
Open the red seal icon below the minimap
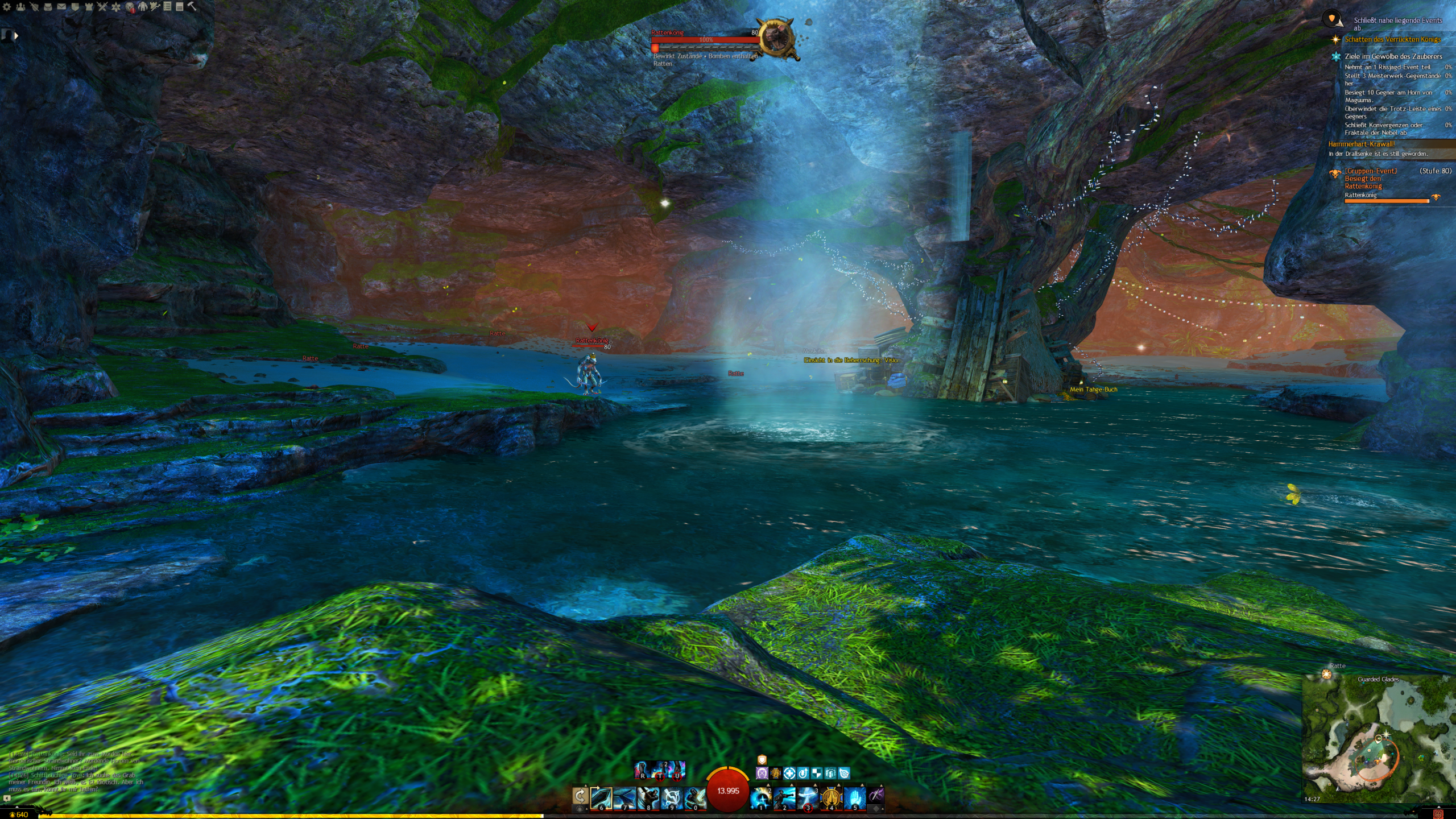(1438, 814)
